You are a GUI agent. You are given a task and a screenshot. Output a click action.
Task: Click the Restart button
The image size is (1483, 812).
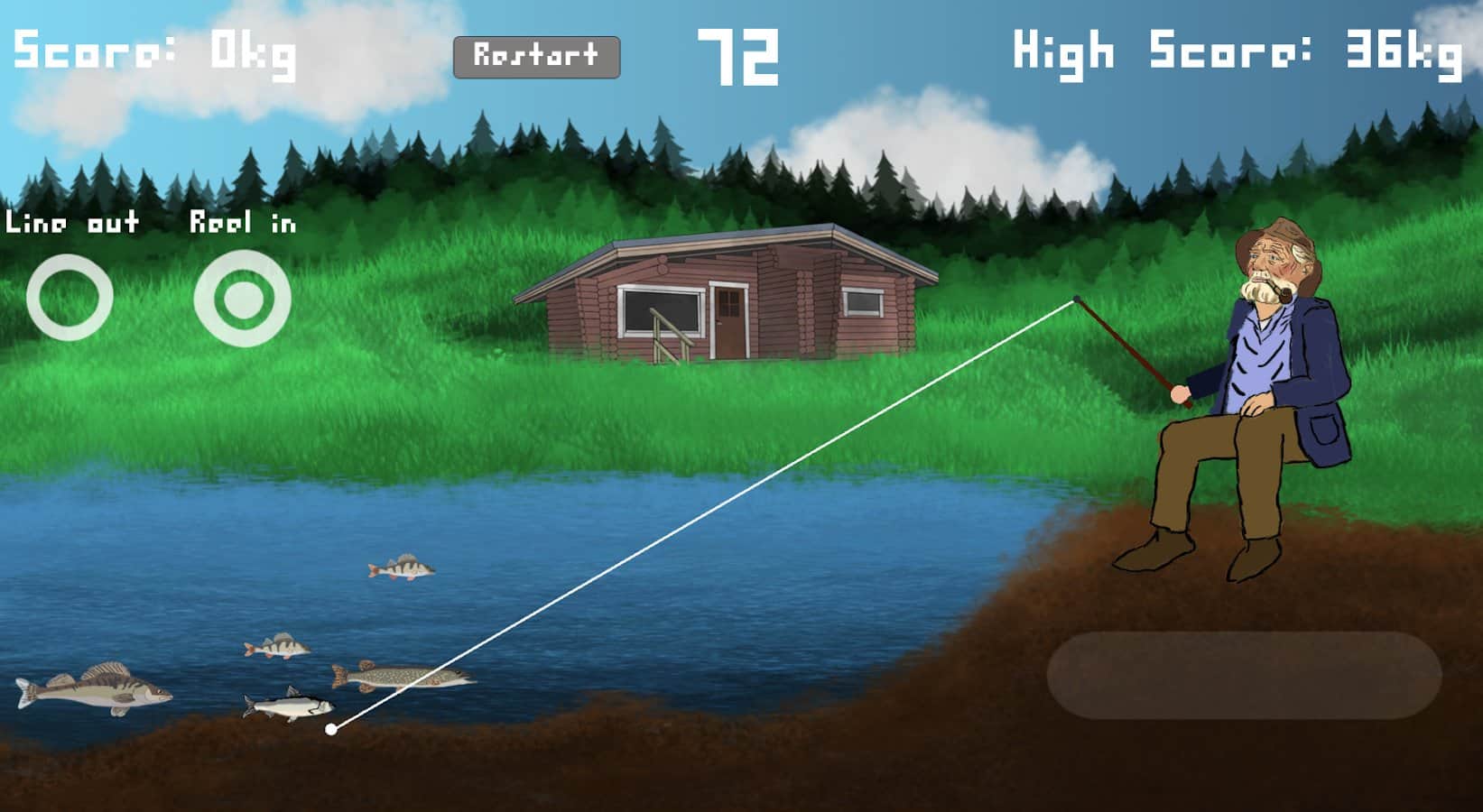[x=536, y=57]
